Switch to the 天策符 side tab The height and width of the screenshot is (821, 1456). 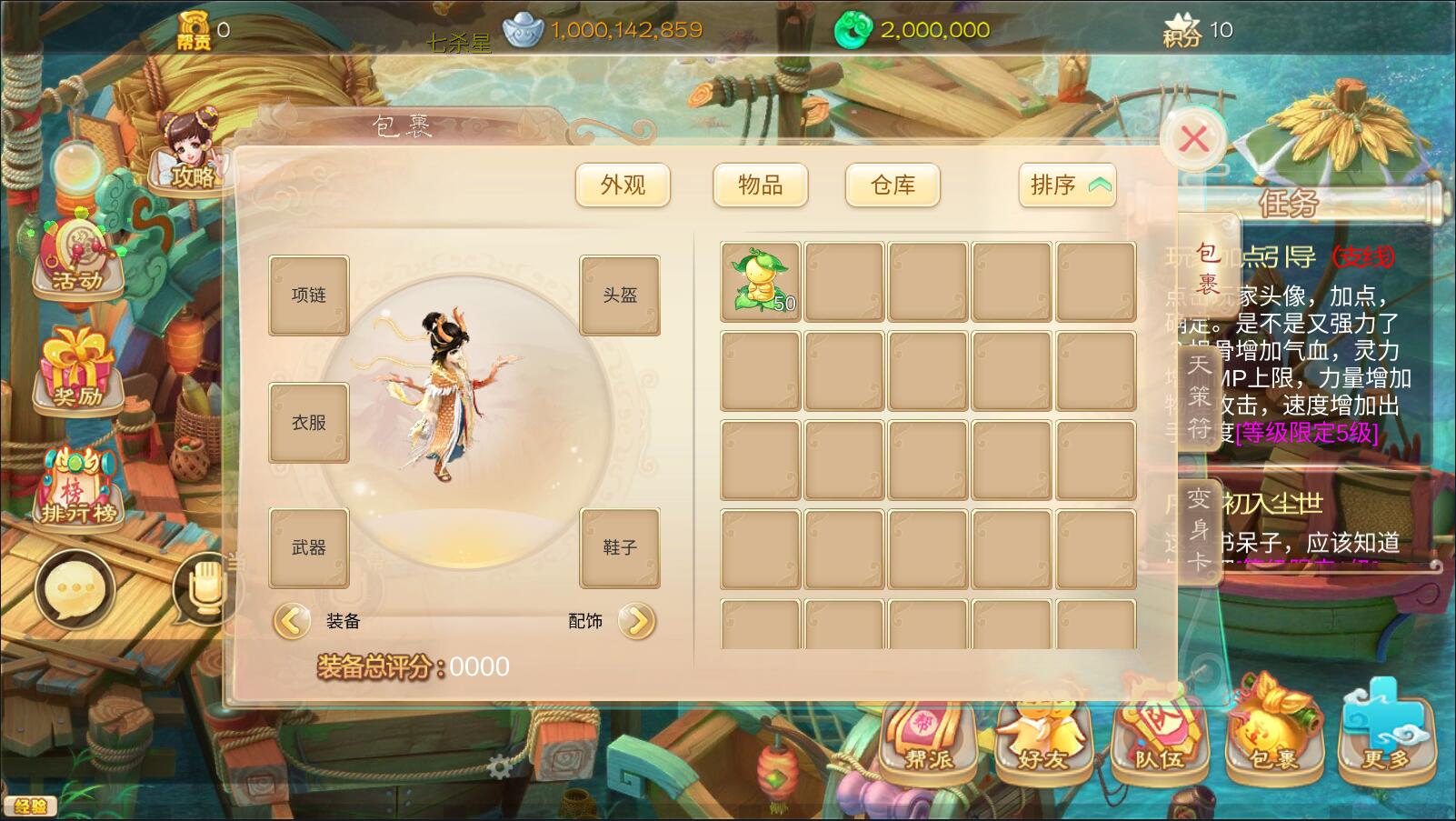(1200, 395)
